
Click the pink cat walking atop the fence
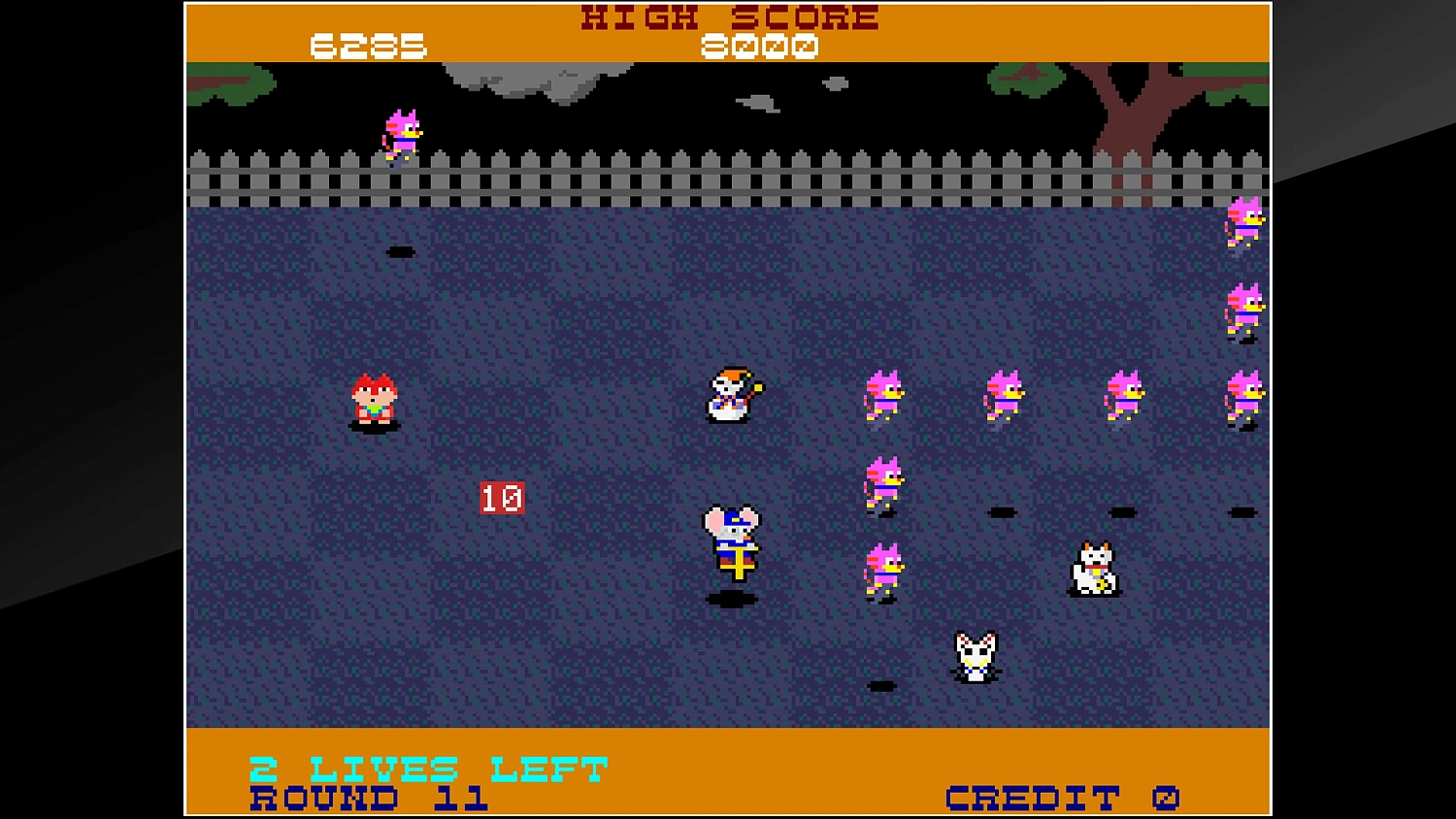pos(401,133)
